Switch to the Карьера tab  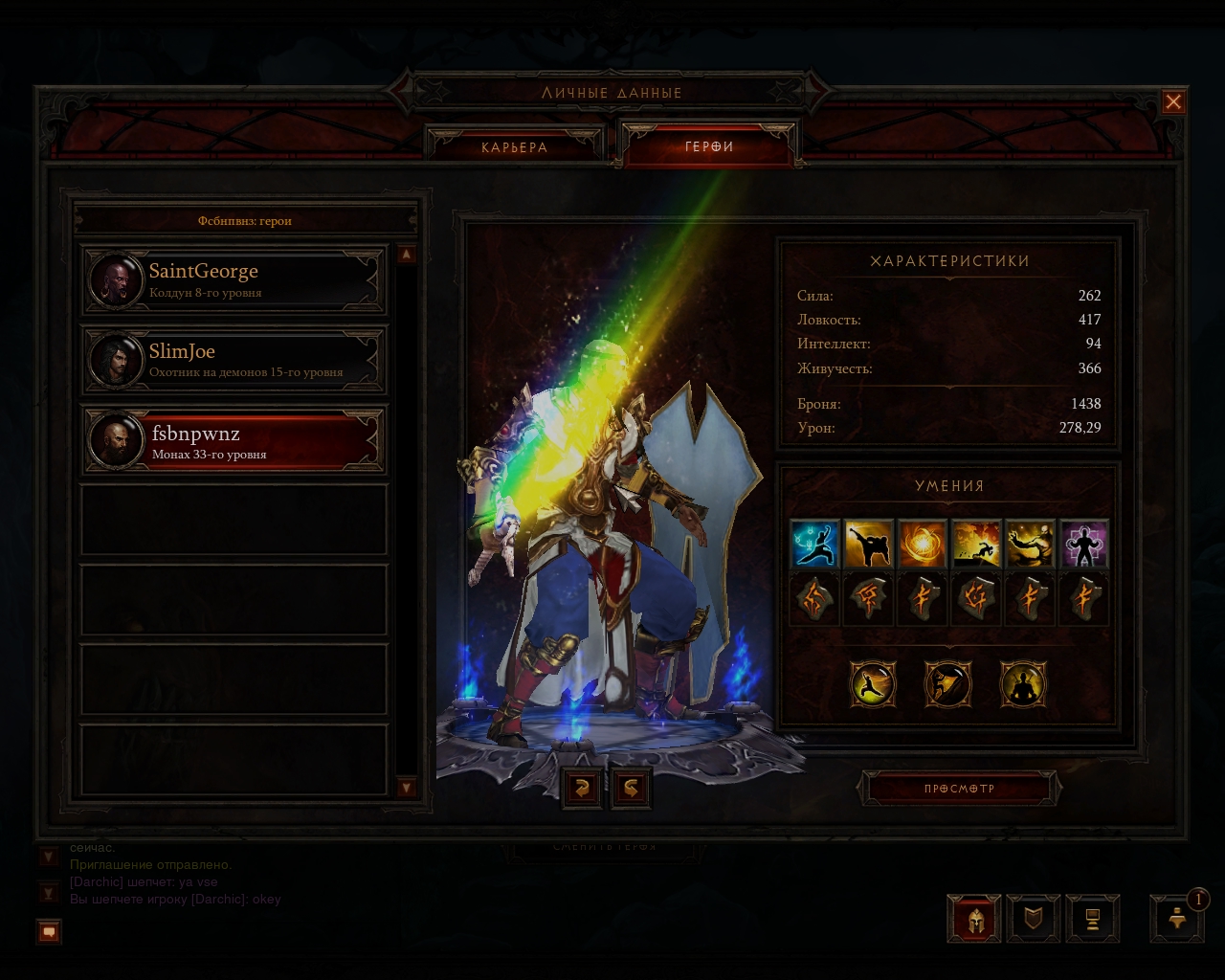click(515, 147)
